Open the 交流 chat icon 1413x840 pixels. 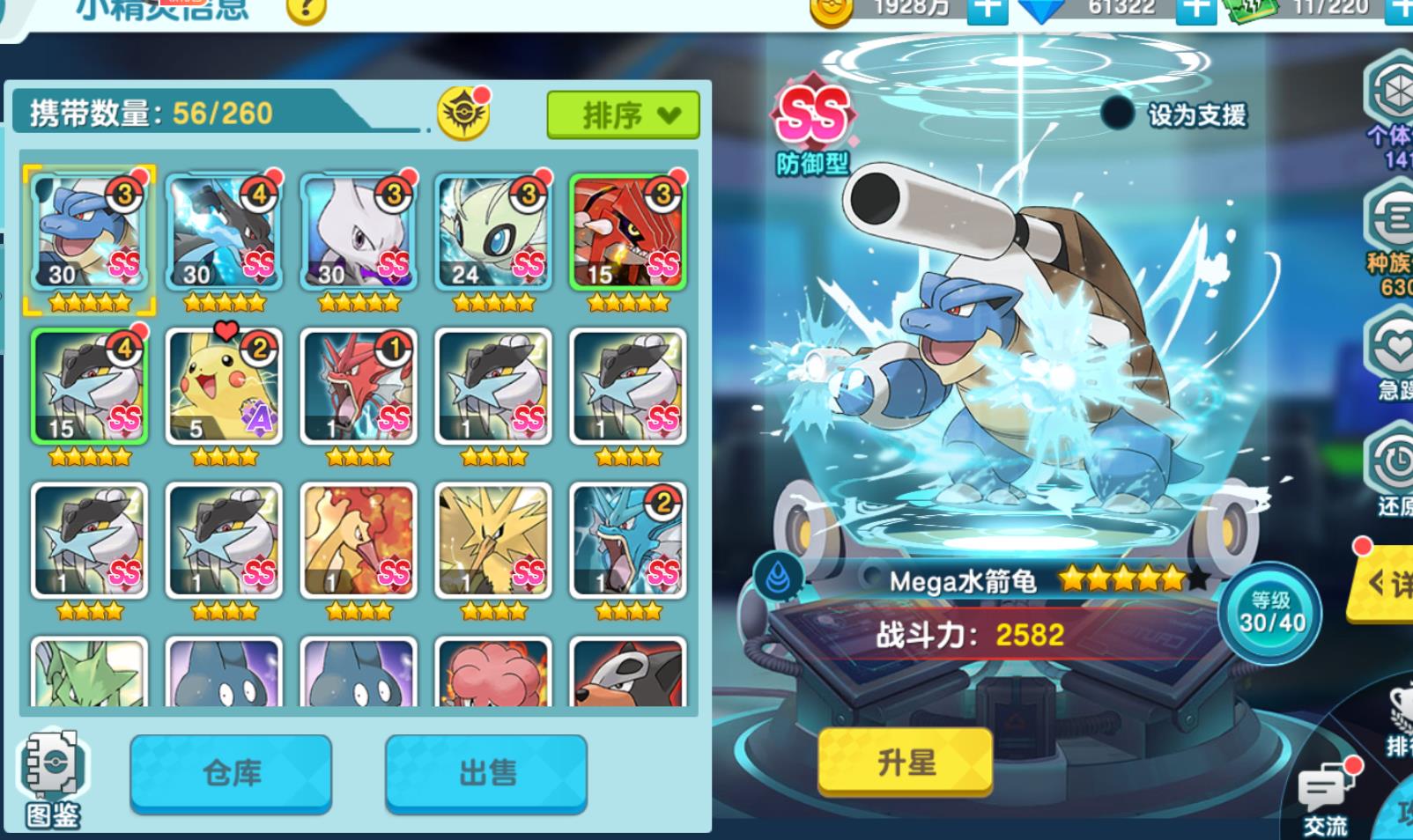coord(1326,795)
